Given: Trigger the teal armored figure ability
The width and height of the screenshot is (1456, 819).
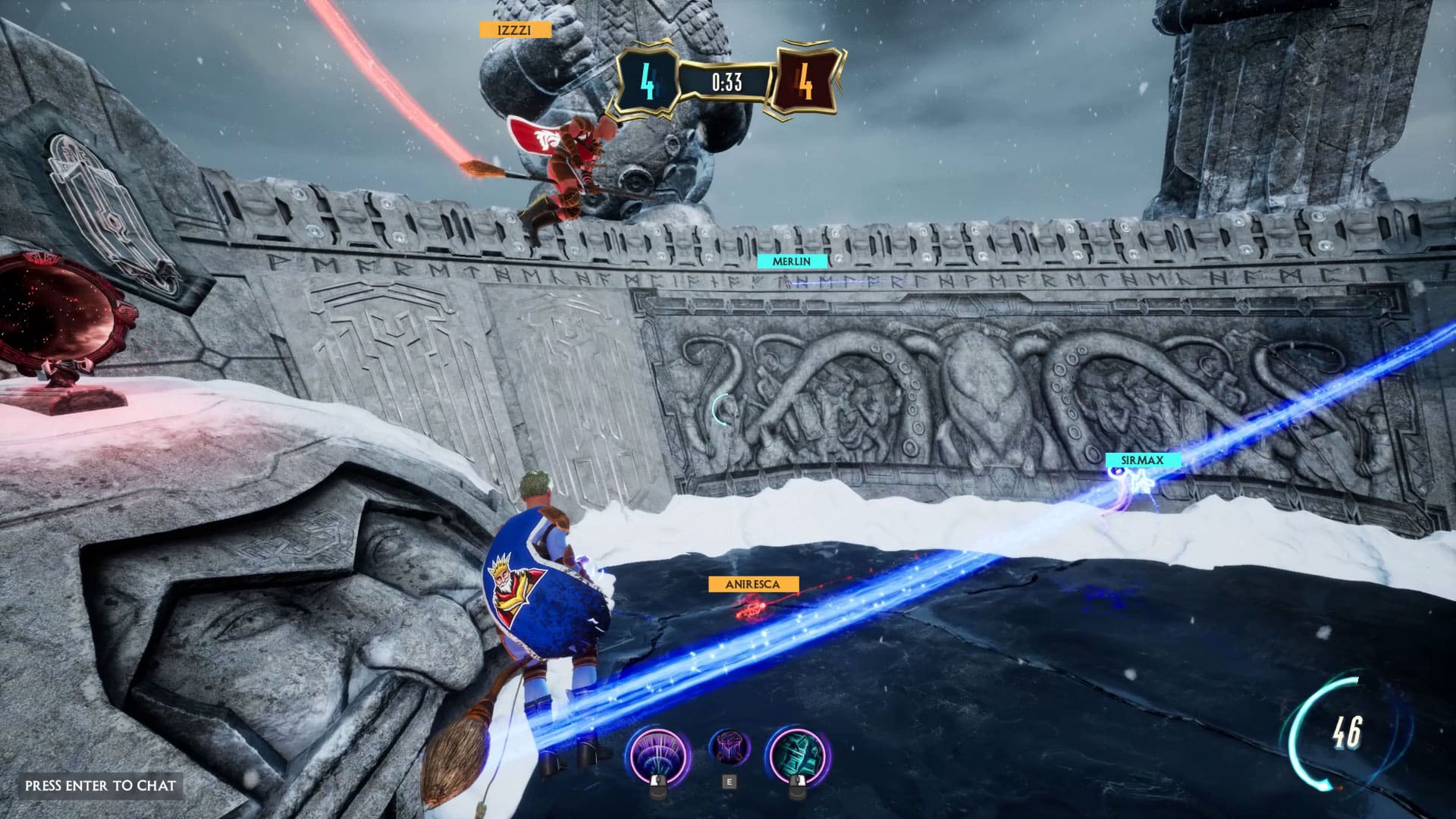Looking at the screenshot, I should (x=798, y=752).
